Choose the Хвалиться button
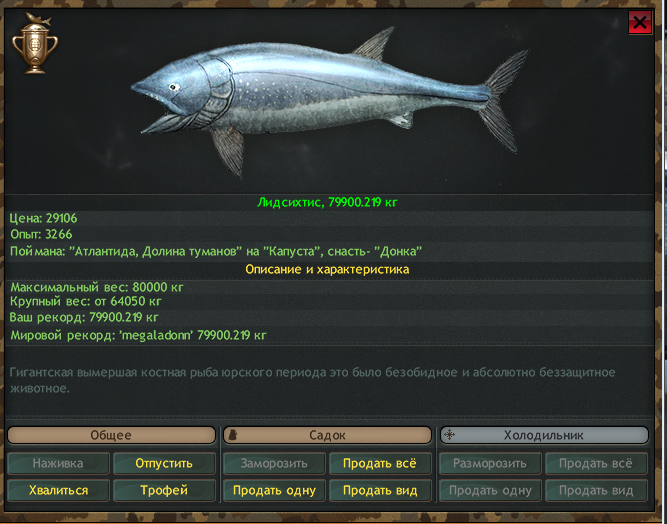 coord(58,490)
